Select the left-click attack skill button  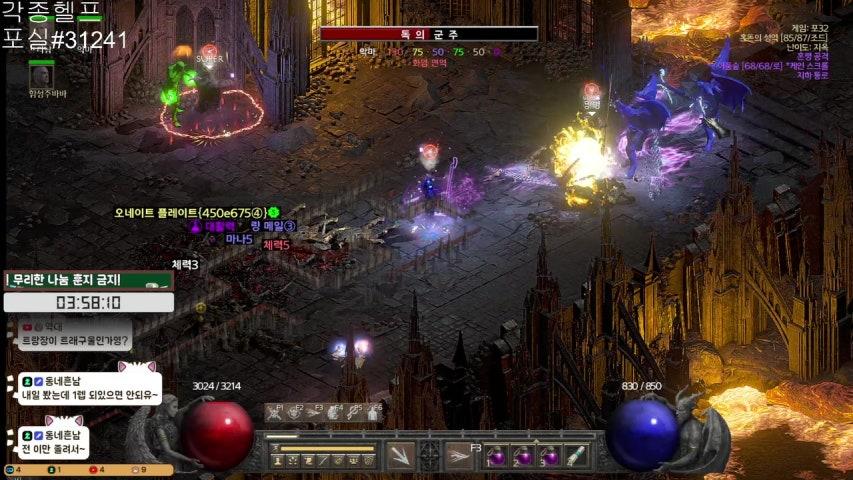[x=400, y=455]
